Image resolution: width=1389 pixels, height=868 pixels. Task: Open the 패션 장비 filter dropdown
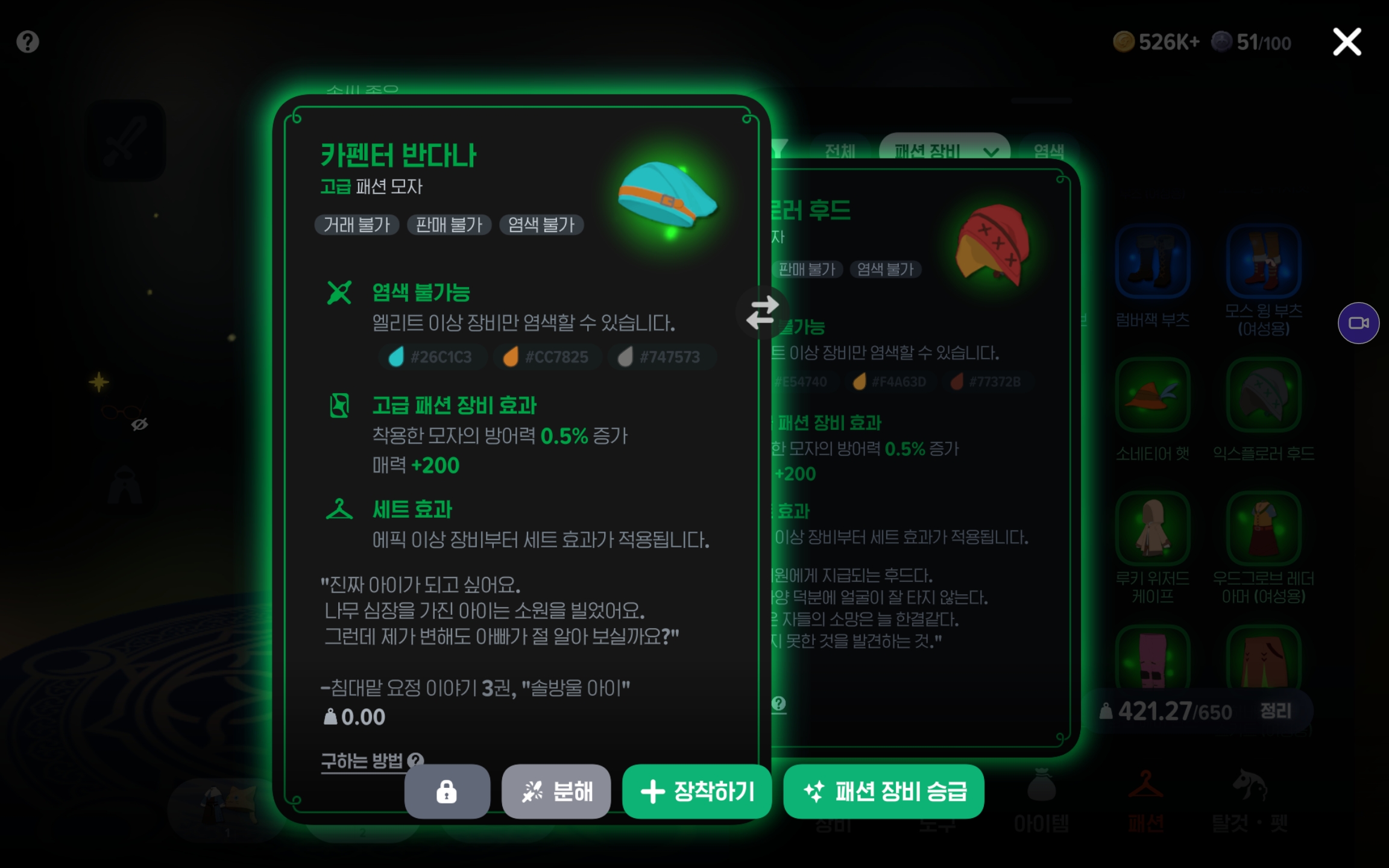pos(944,151)
